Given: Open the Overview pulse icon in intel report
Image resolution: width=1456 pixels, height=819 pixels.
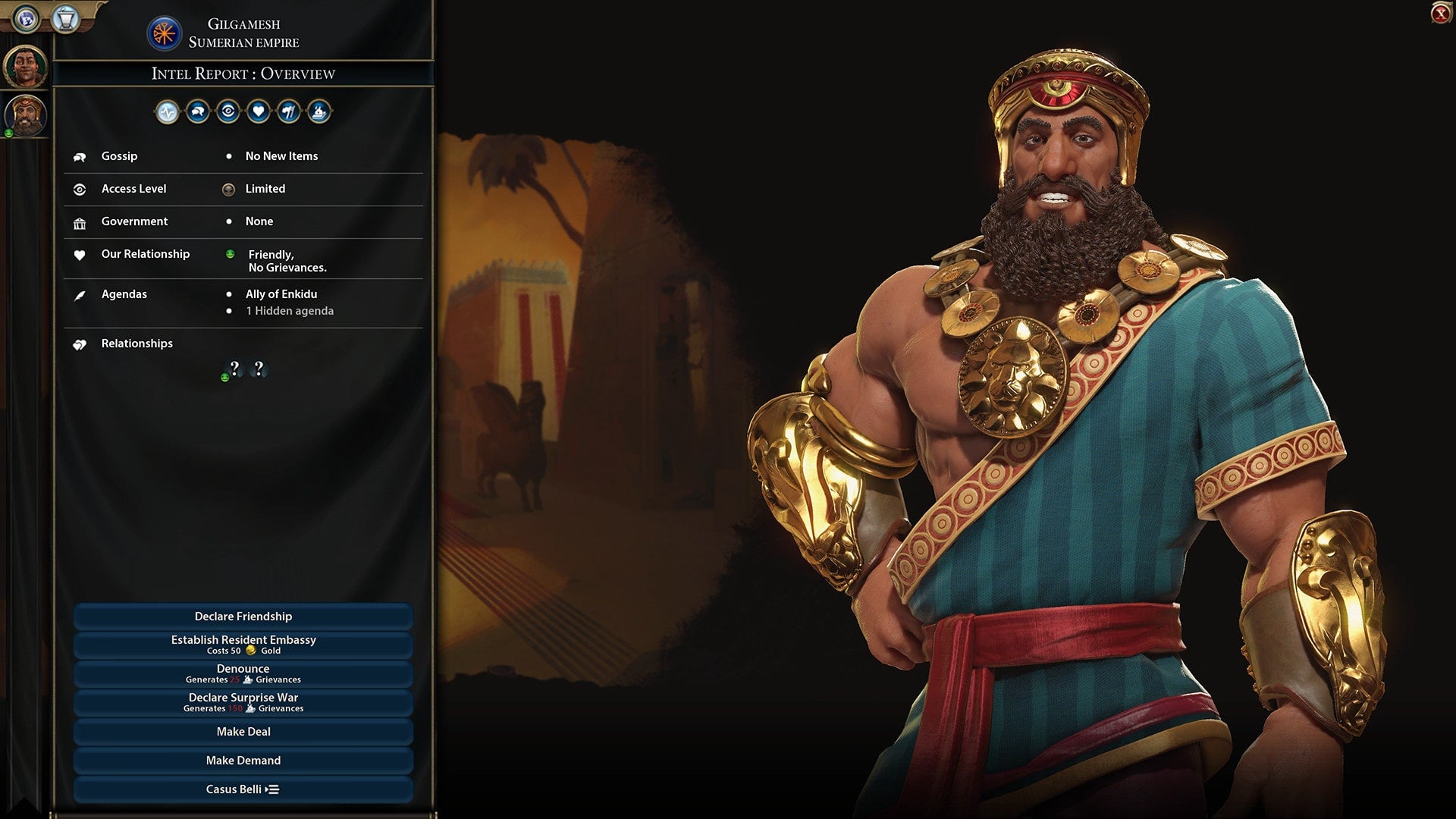Looking at the screenshot, I should [168, 111].
